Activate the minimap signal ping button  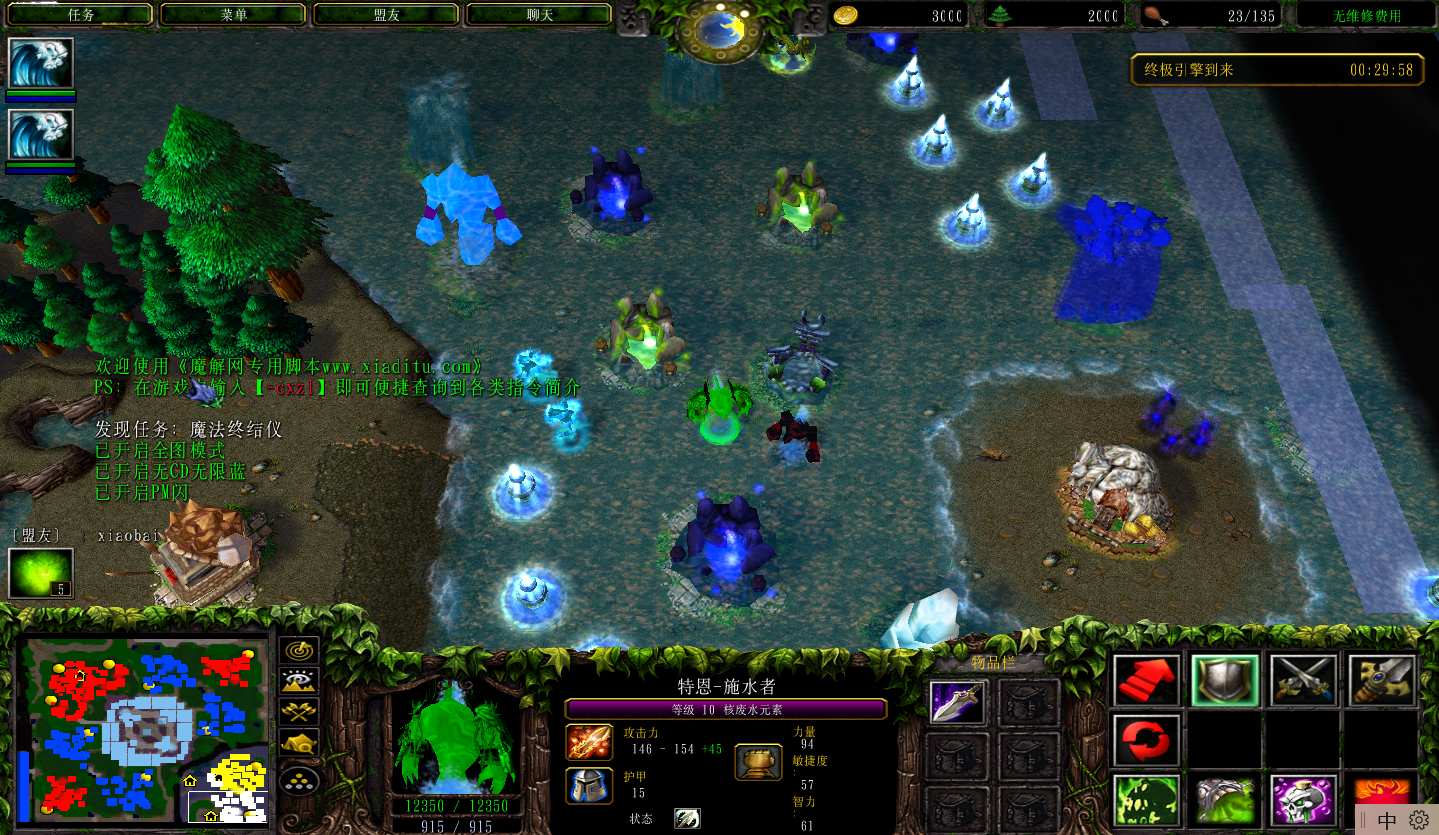pyautogui.click(x=299, y=651)
